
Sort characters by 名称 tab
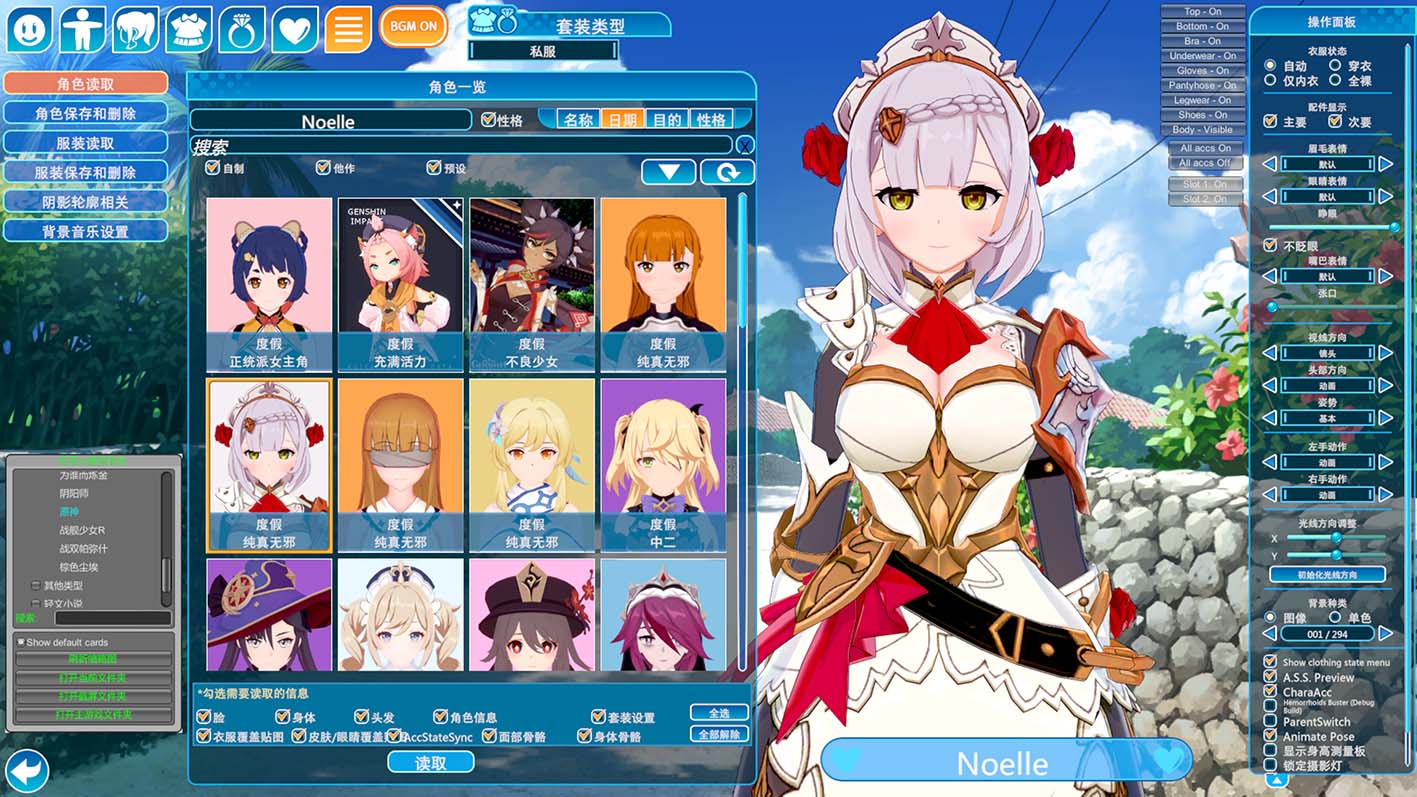coord(578,120)
